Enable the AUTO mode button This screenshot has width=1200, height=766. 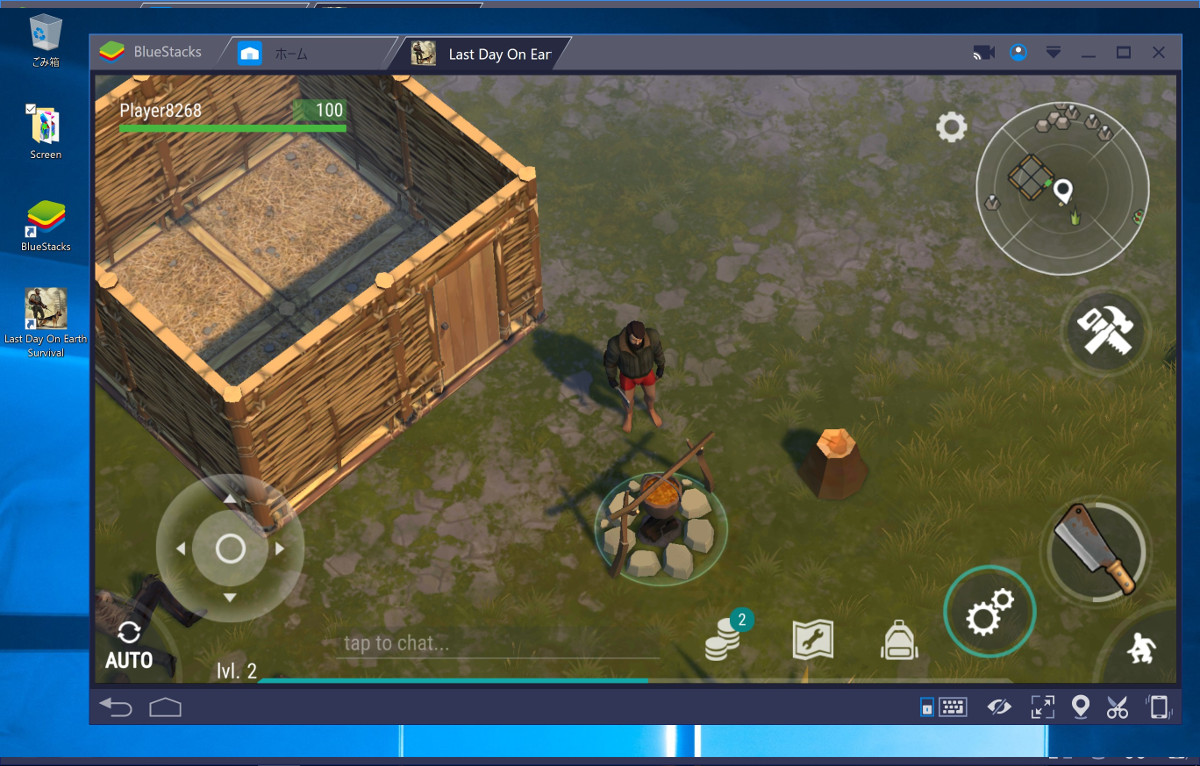click(x=129, y=646)
